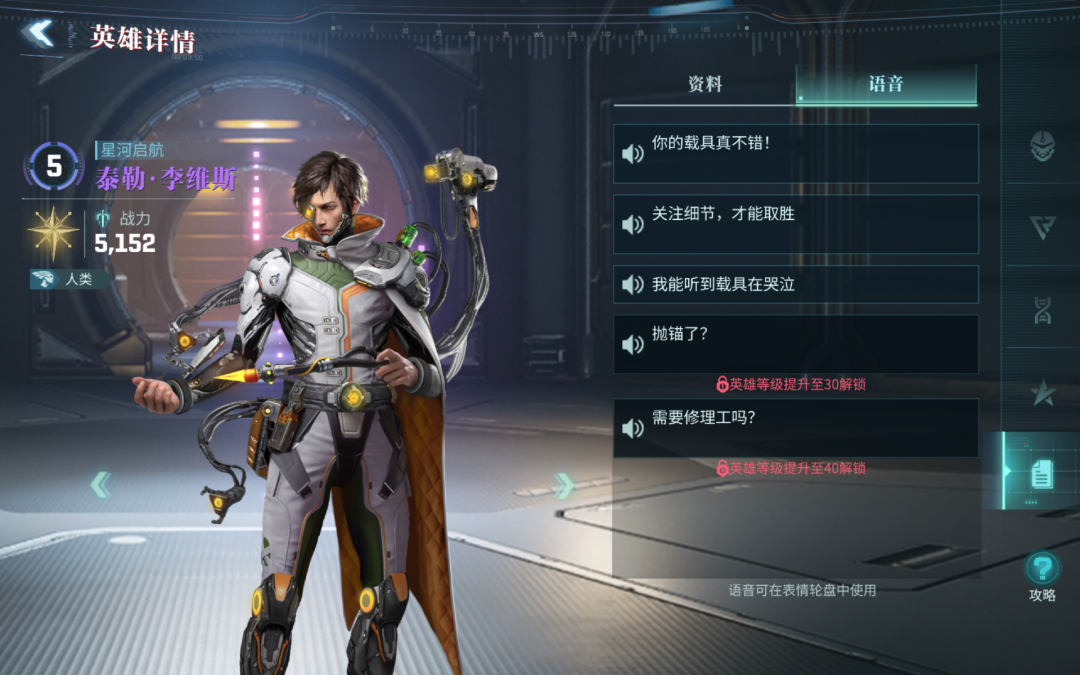The width and height of the screenshot is (1080, 675).
Task: Select the document icon sidebar section
Action: 1042,473
